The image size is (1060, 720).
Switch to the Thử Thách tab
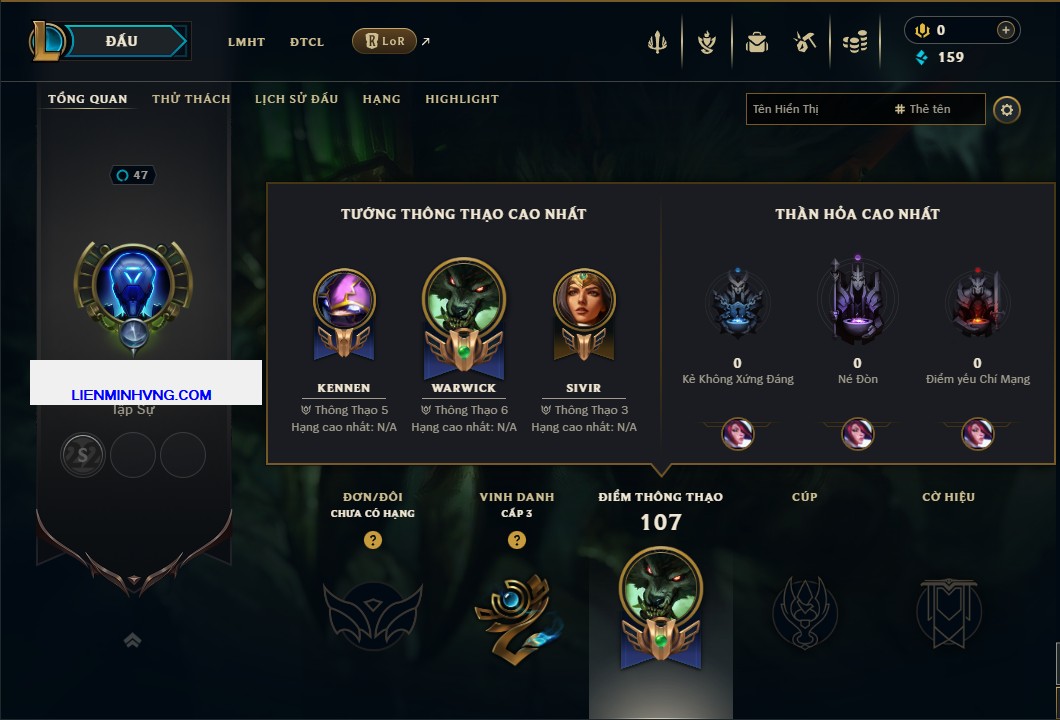[x=191, y=99]
